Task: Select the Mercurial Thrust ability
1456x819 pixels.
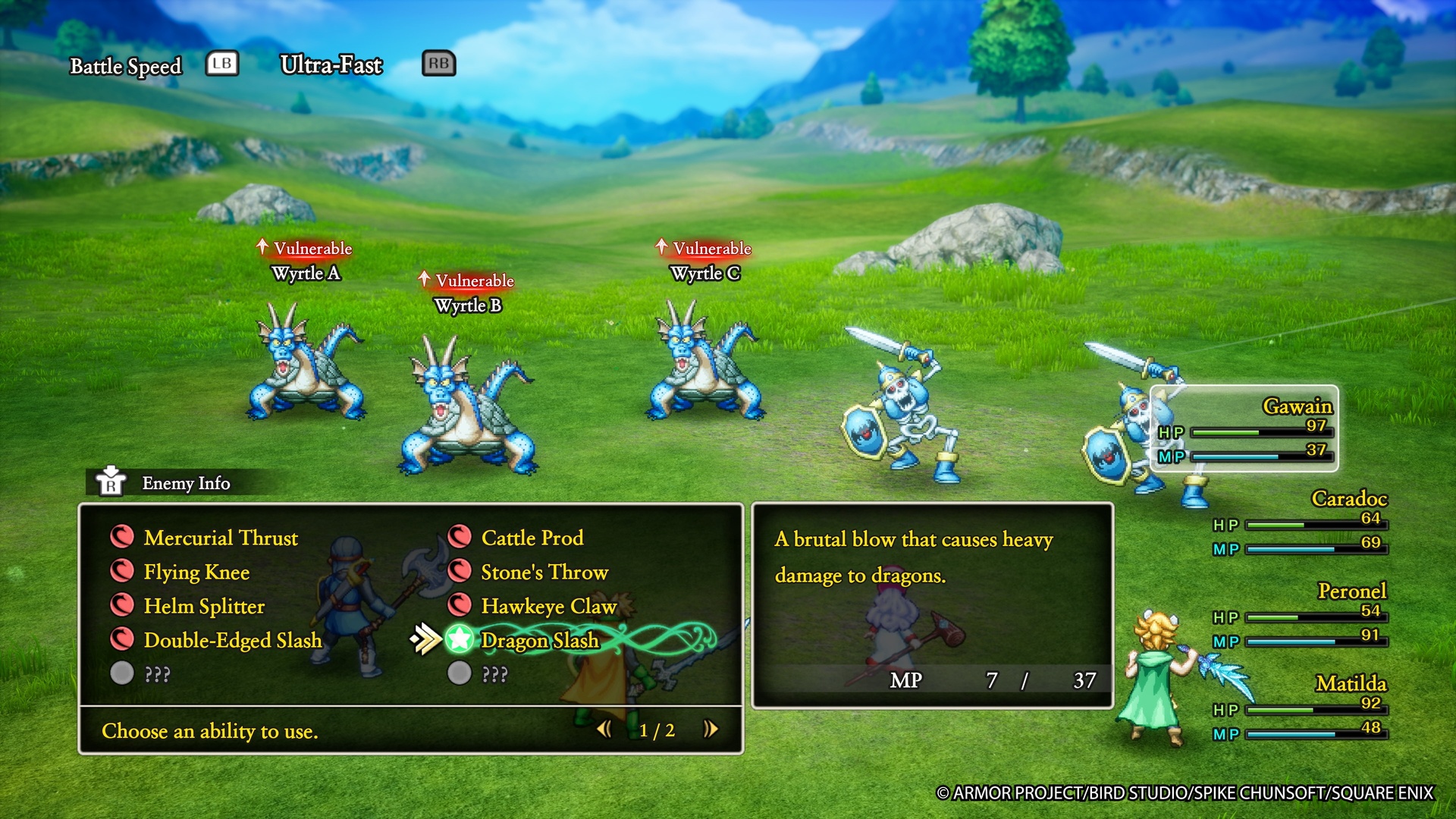Action: pyautogui.click(x=220, y=538)
